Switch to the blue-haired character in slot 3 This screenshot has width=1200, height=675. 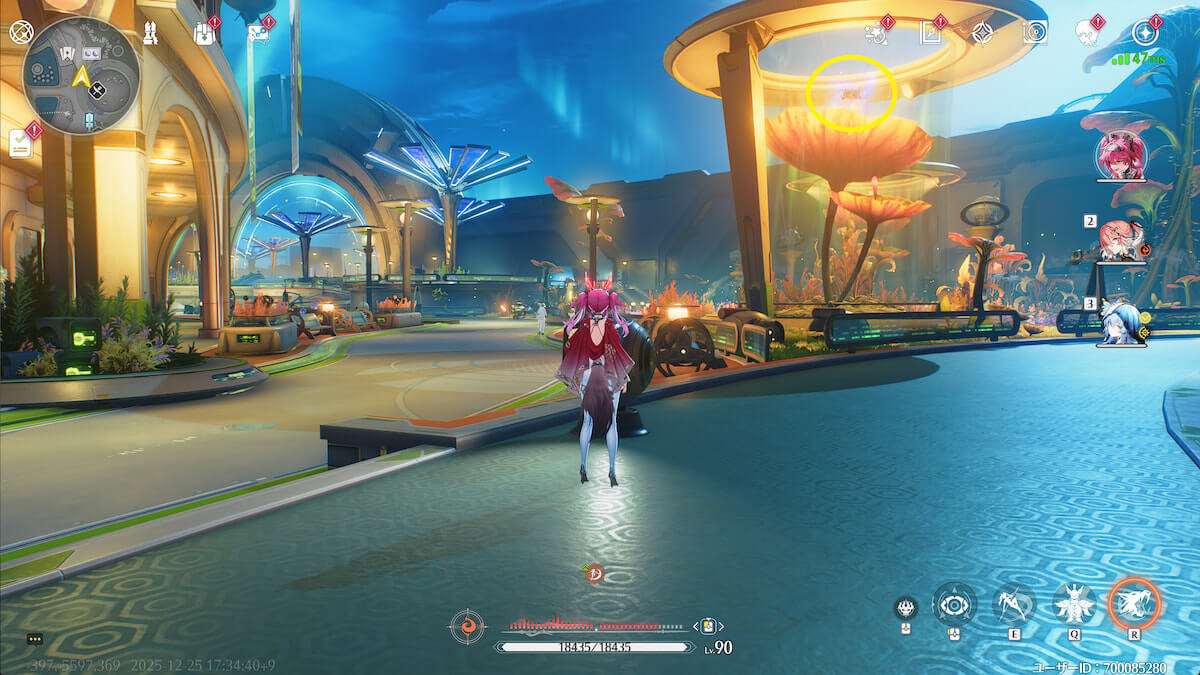[1121, 322]
